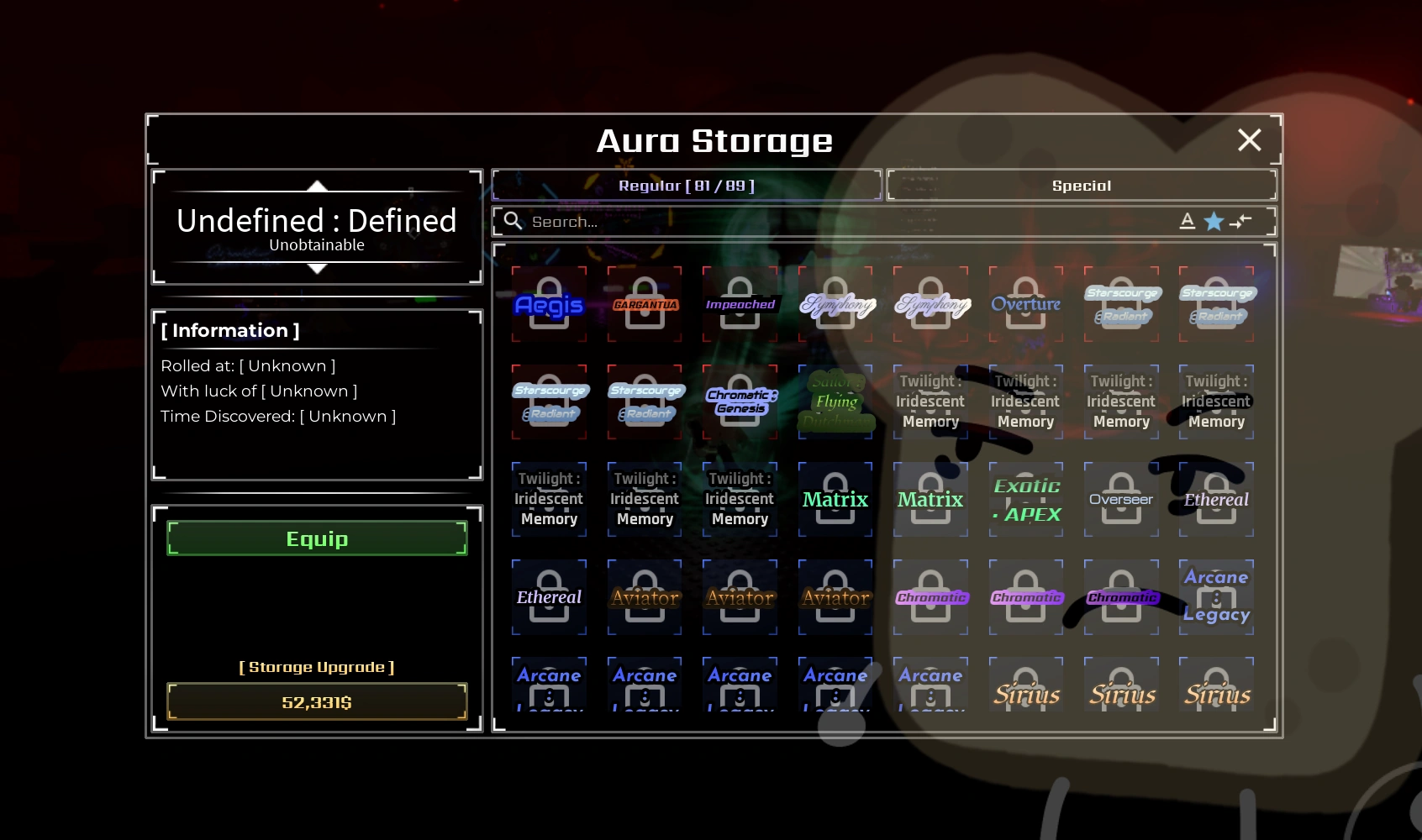Image resolution: width=1422 pixels, height=840 pixels.
Task: Collapse the aura name with the down arrow
Action: coord(317,269)
